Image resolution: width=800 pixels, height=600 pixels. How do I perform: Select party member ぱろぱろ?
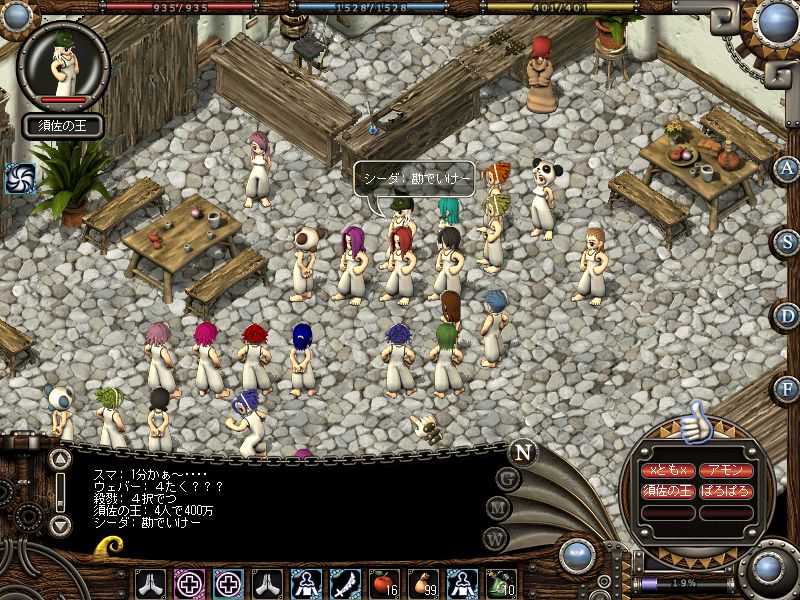(726, 491)
